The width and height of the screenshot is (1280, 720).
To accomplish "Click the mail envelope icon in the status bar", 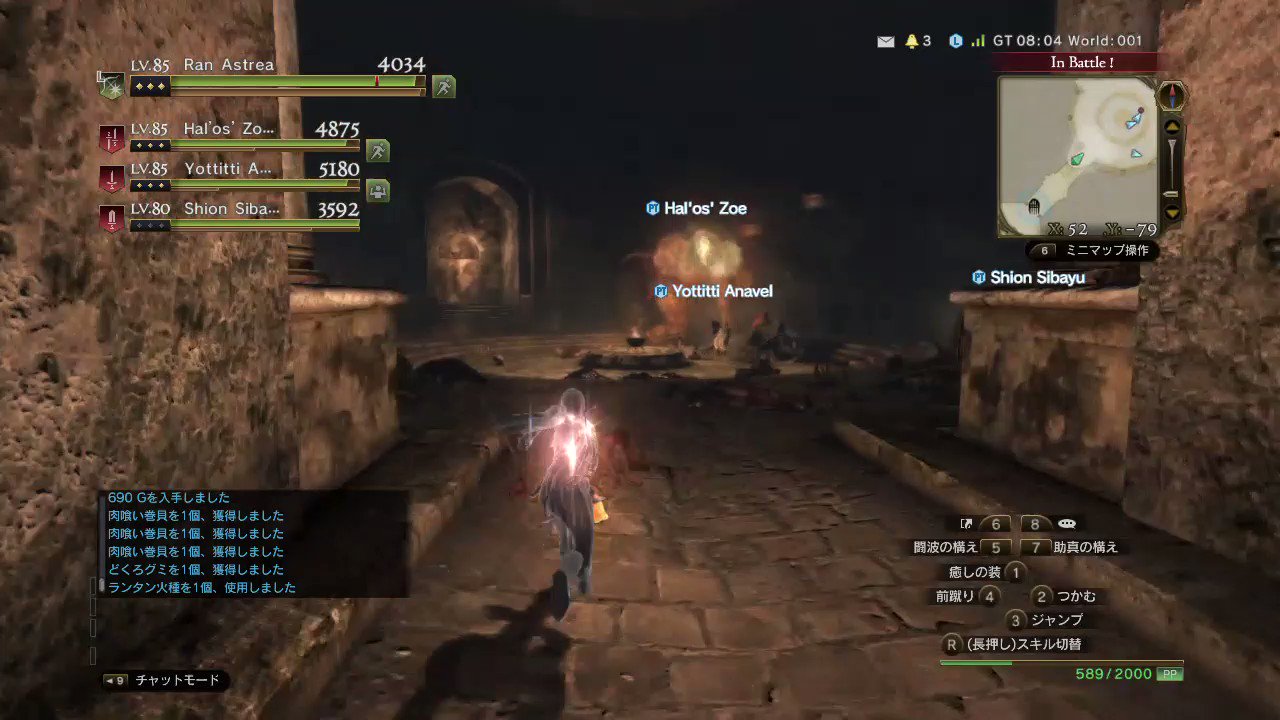I will 886,41.
